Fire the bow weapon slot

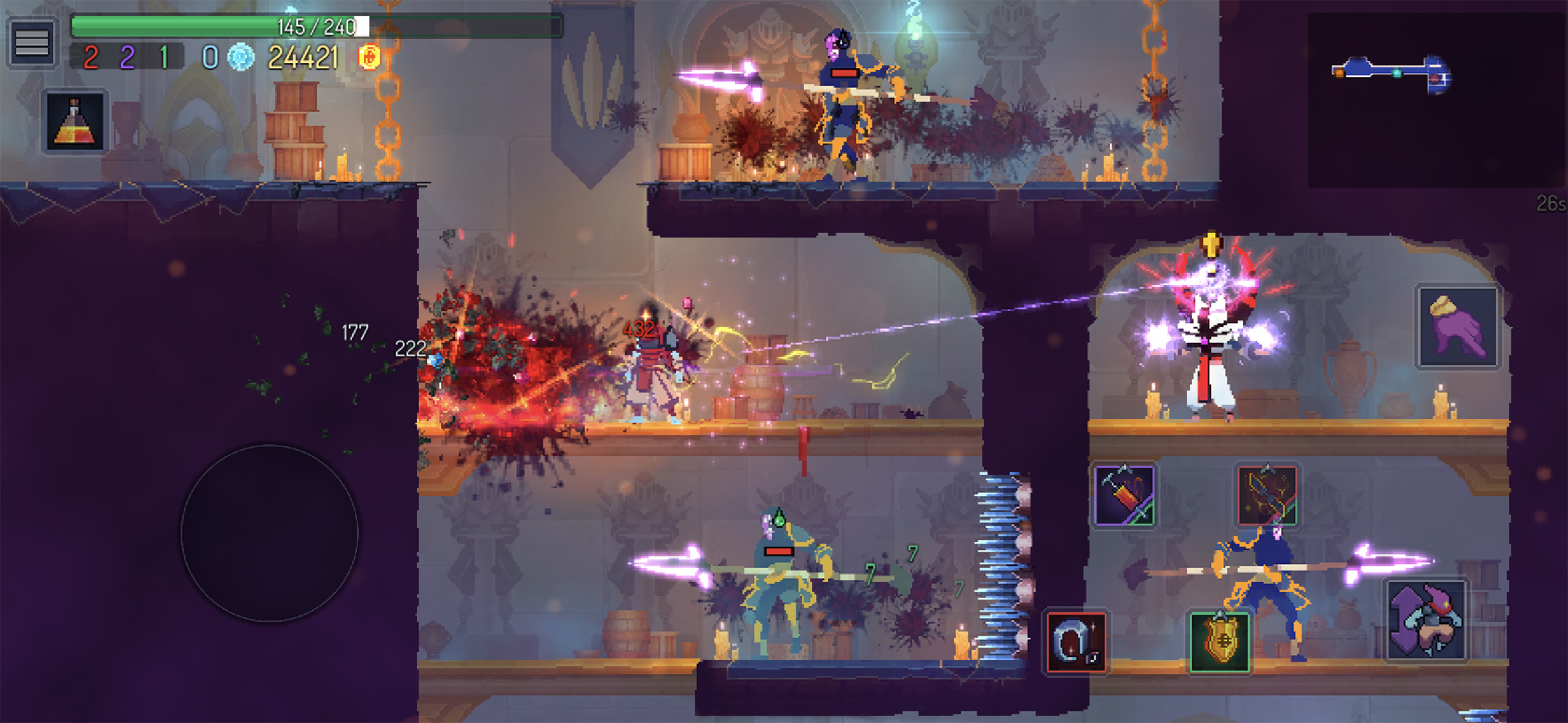(1267, 495)
